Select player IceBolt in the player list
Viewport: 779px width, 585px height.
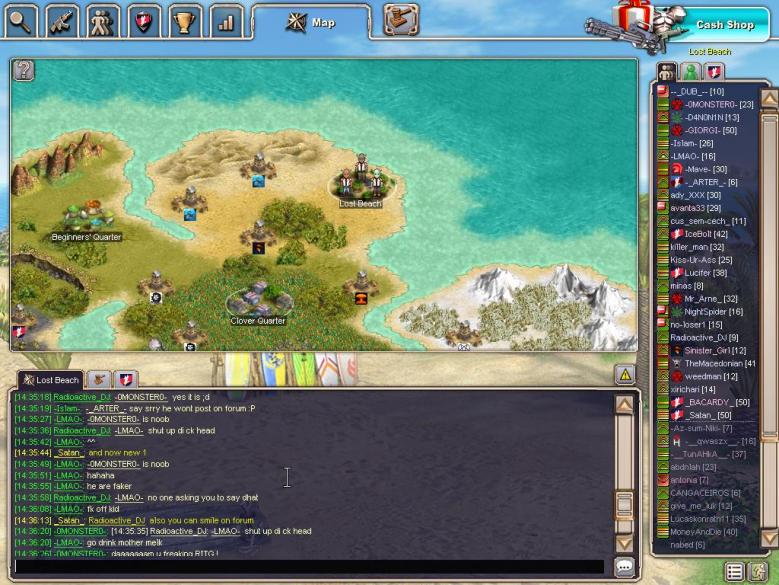click(x=705, y=234)
